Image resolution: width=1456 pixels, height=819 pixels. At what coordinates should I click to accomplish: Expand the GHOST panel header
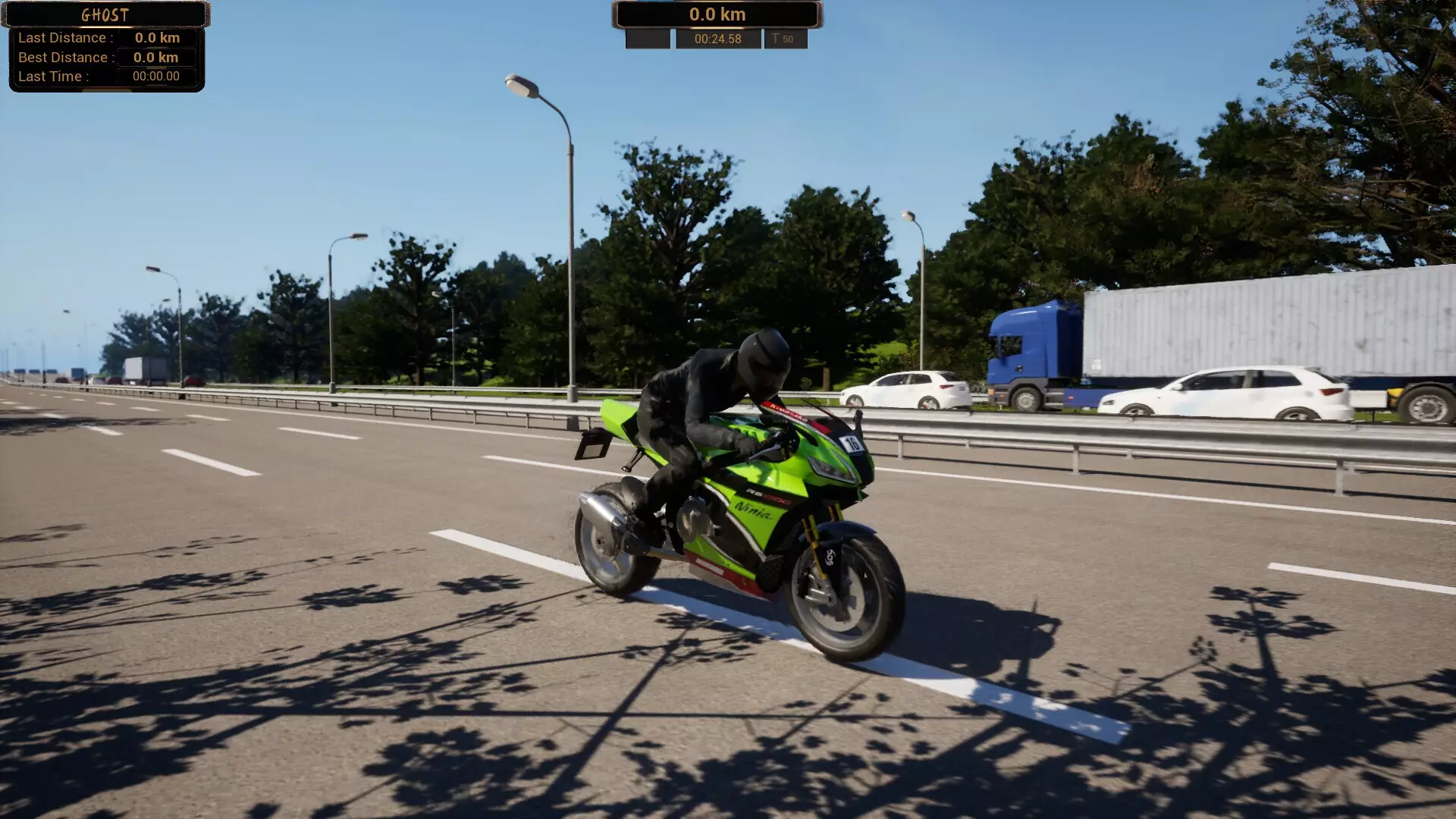(x=106, y=14)
